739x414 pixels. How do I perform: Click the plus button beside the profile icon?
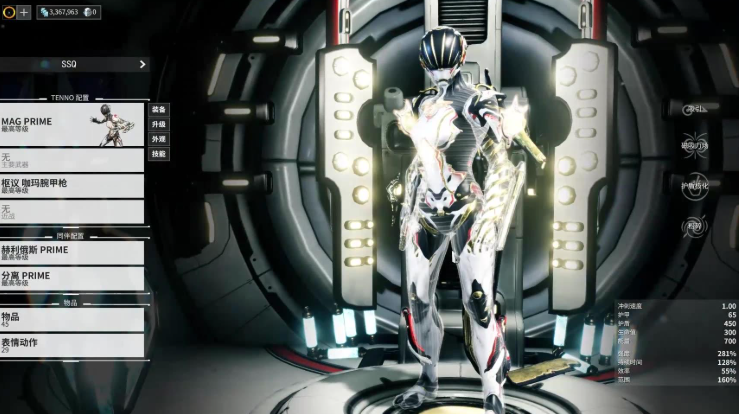click(24, 12)
